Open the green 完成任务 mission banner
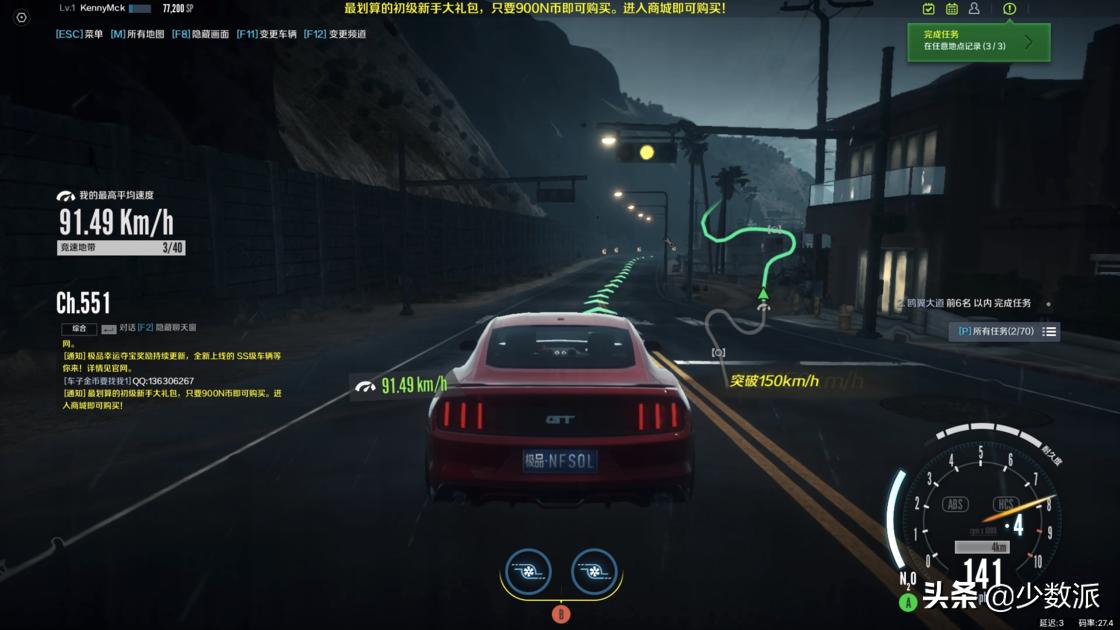 (978, 41)
